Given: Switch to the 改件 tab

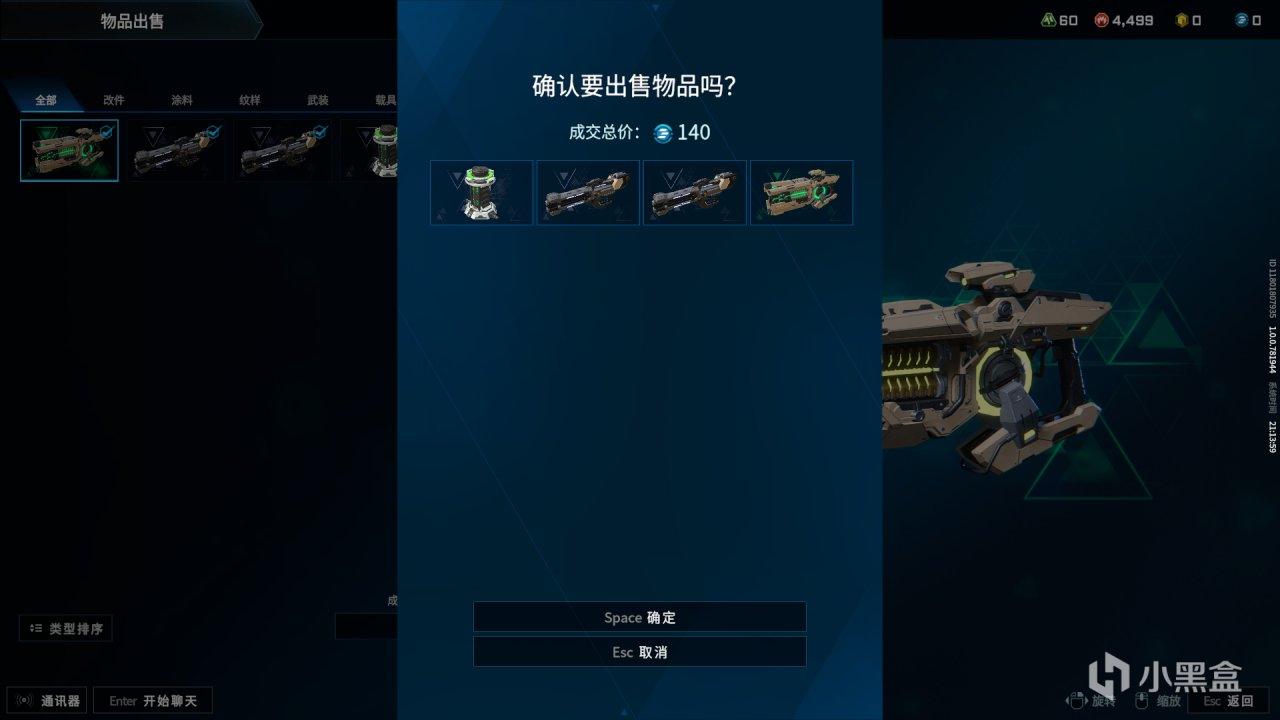Looking at the screenshot, I should [x=113, y=100].
